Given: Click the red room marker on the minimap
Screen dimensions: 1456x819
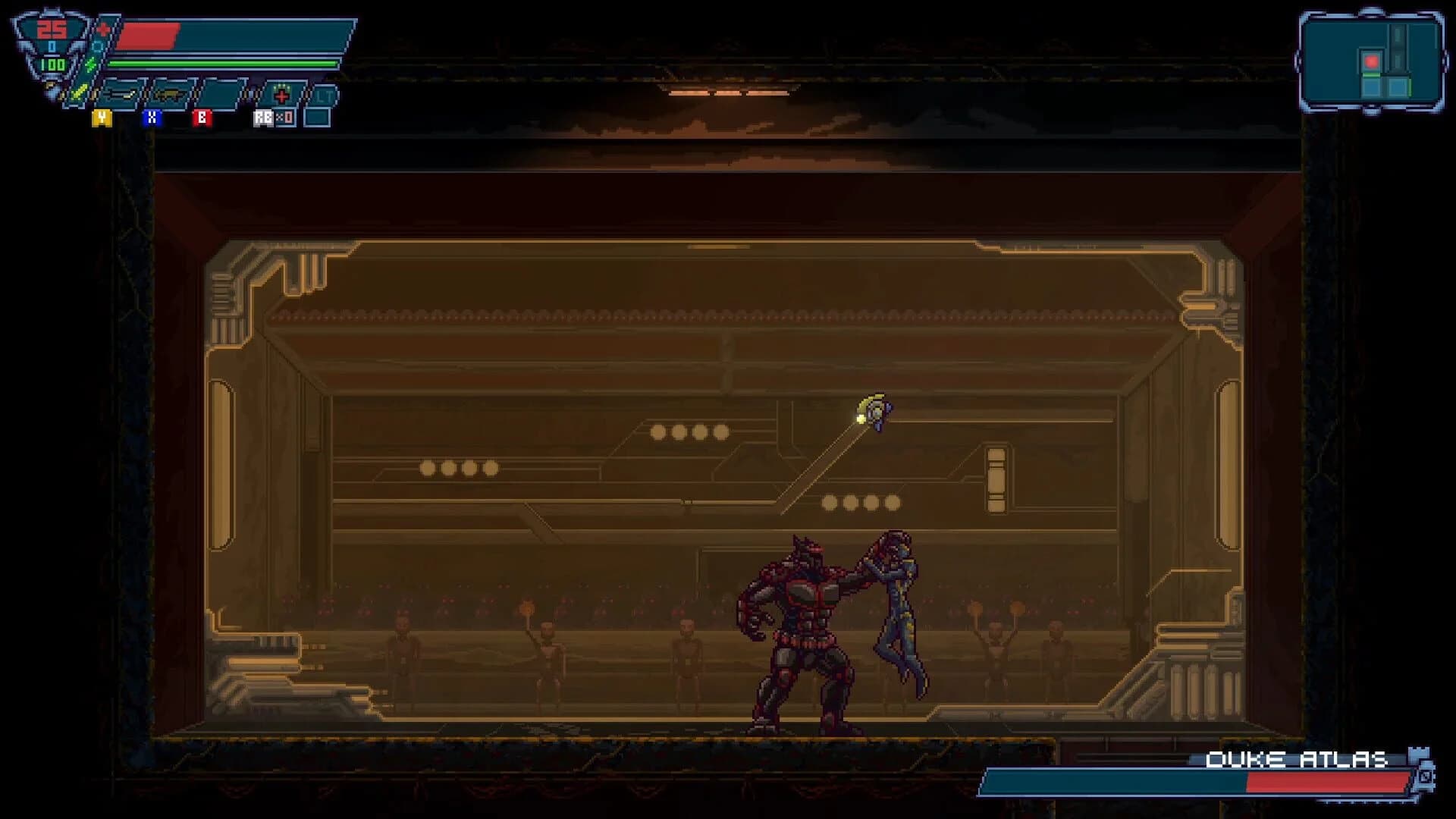Looking at the screenshot, I should [1372, 61].
